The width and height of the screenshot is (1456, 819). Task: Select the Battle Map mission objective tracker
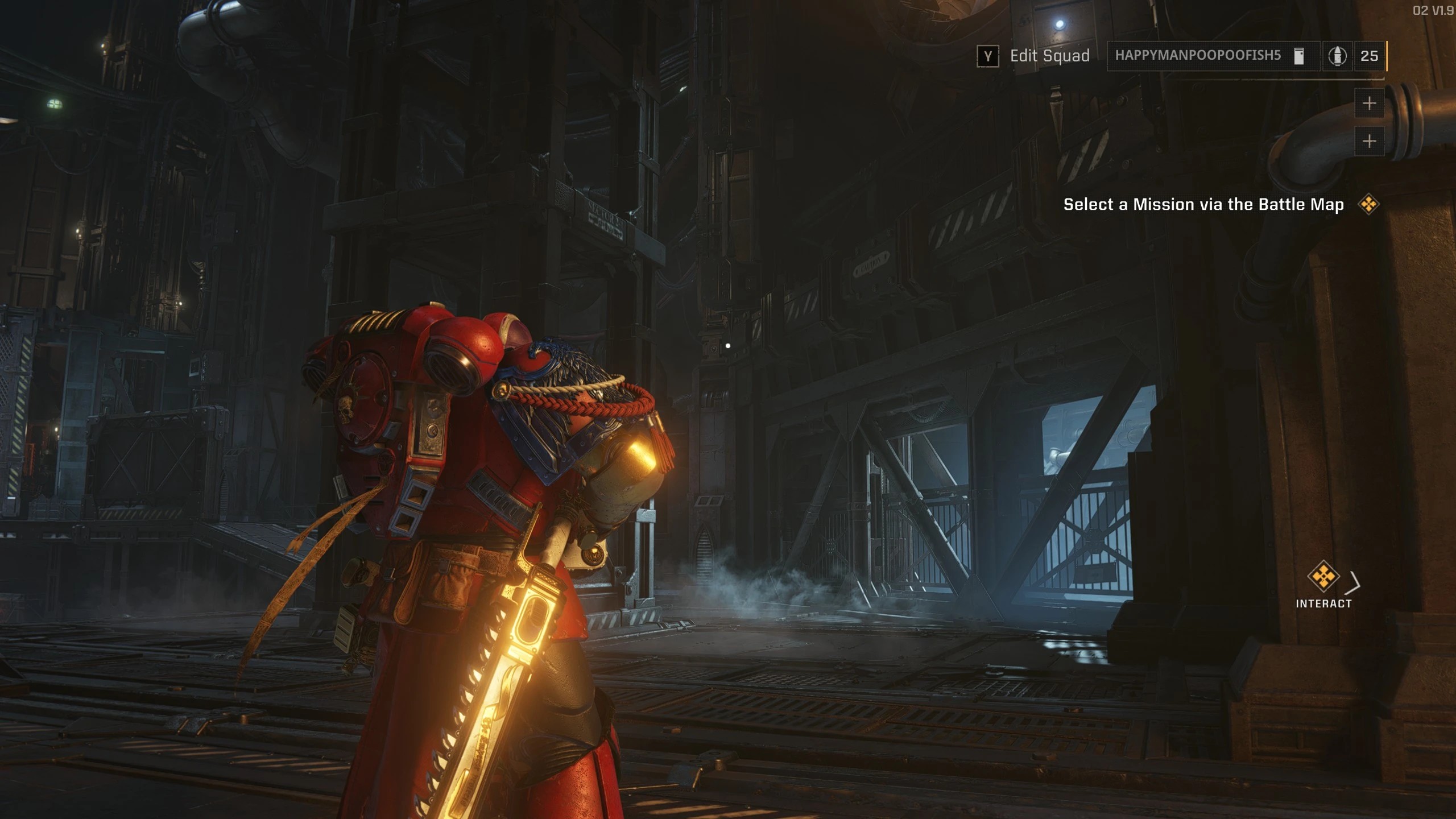[x=1203, y=205]
